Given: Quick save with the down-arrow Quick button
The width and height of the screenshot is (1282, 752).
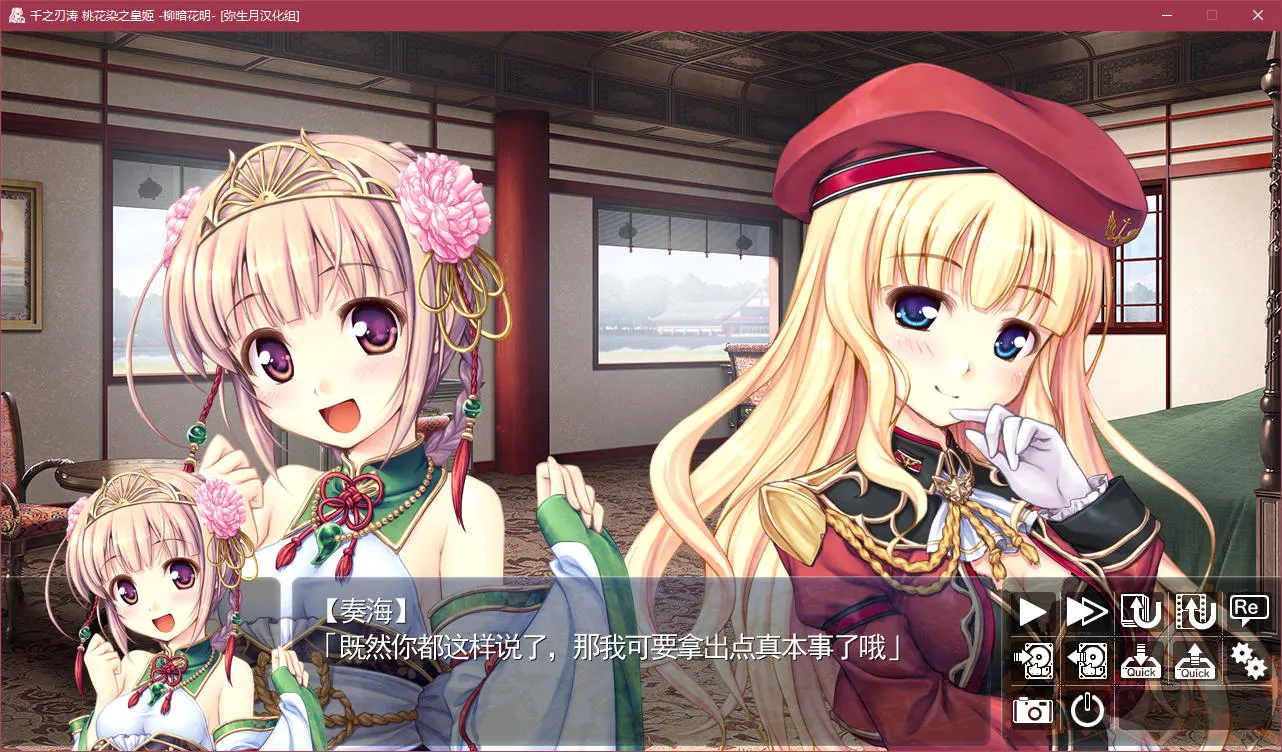Looking at the screenshot, I should pos(1141,660).
